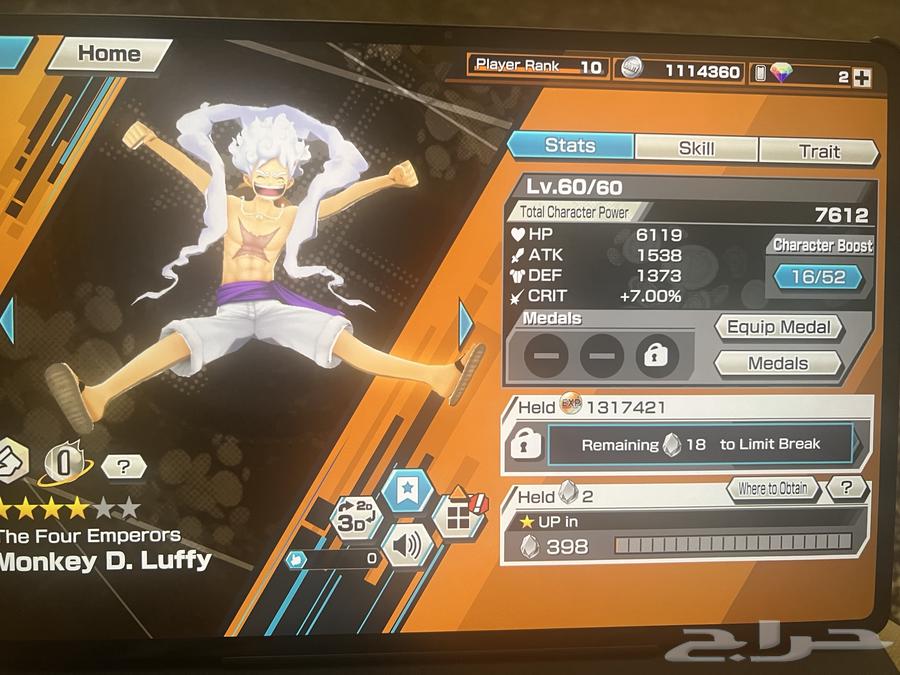Play the character voice speaker icon

[x=408, y=546]
